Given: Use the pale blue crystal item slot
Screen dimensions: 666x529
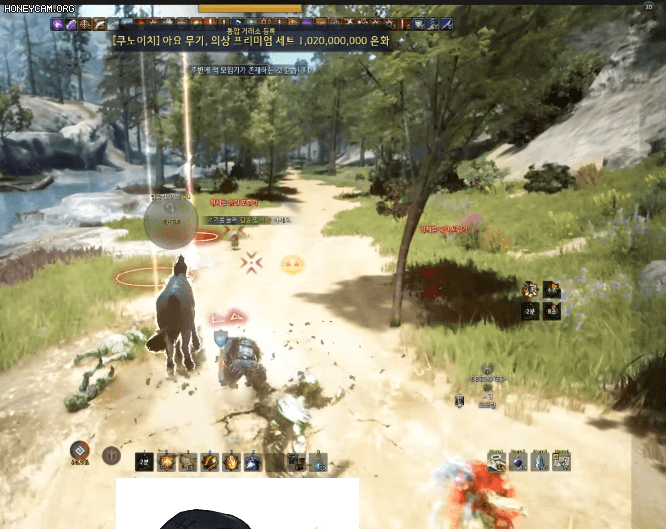Looking at the screenshot, I should pos(541,461).
